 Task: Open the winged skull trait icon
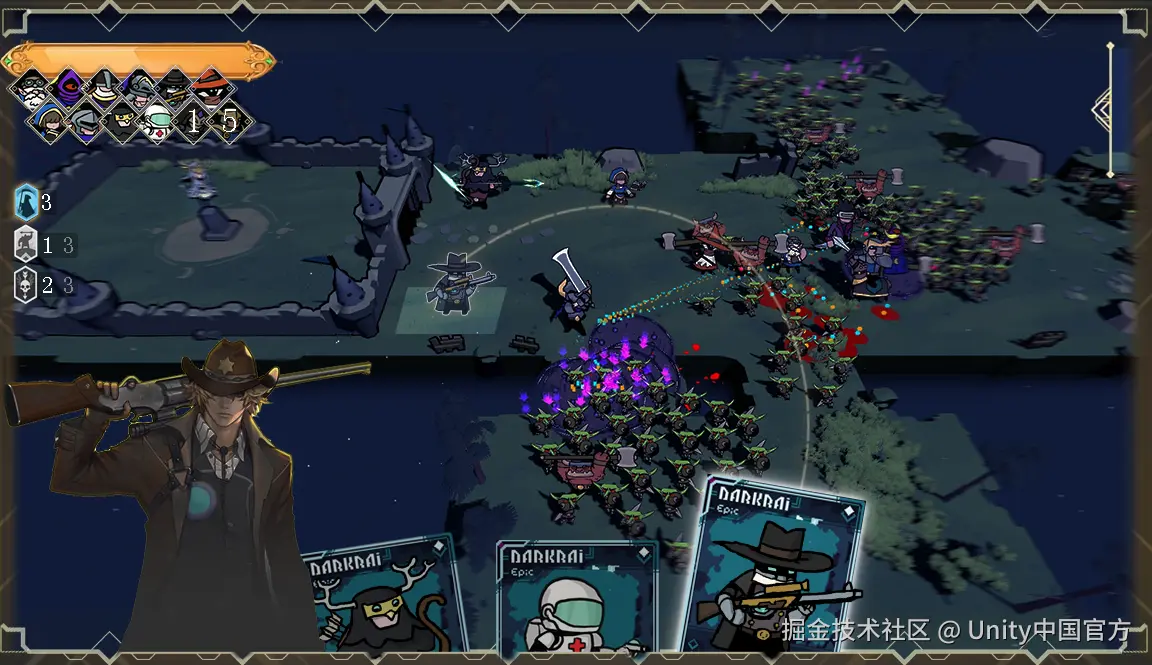coord(27,285)
